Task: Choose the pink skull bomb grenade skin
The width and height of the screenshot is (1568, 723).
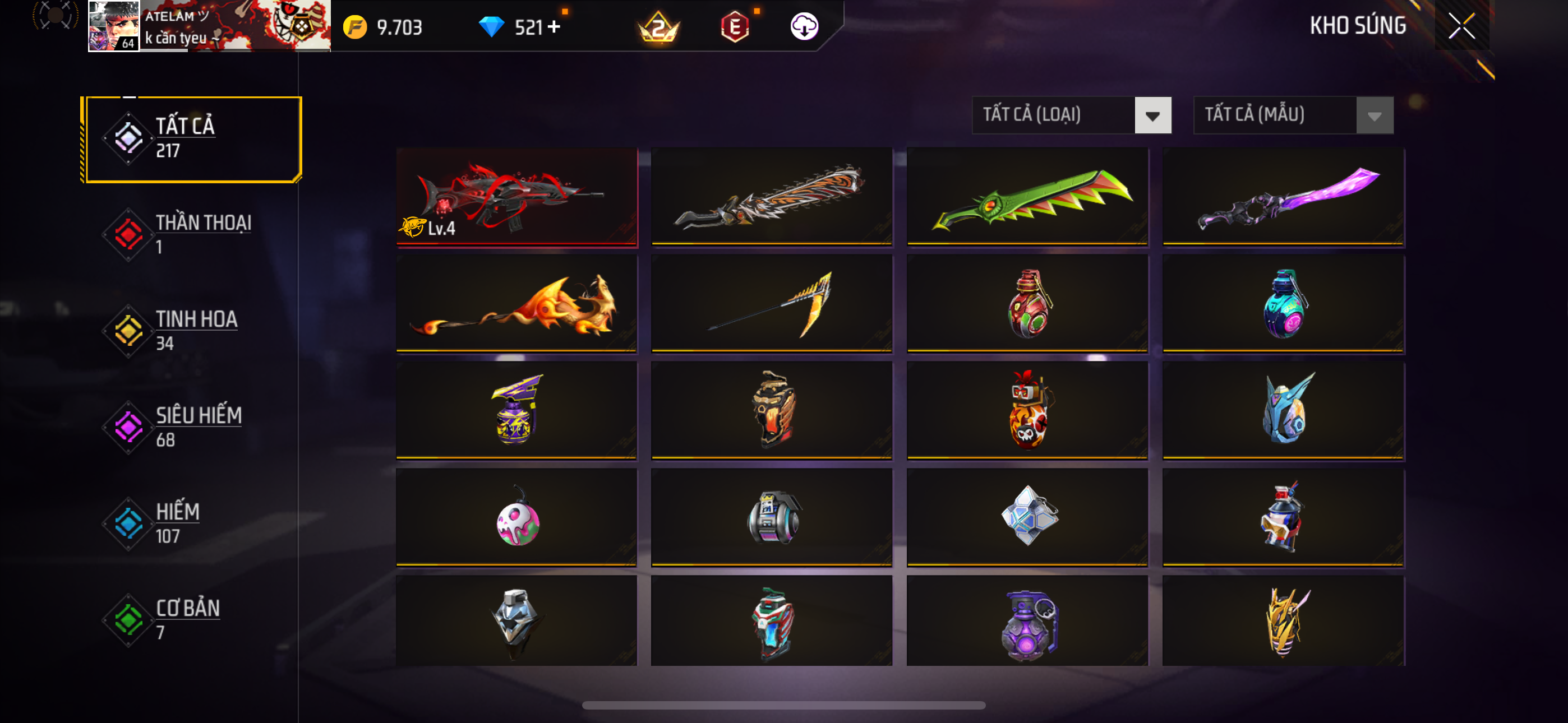Action: [x=516, y=518]
